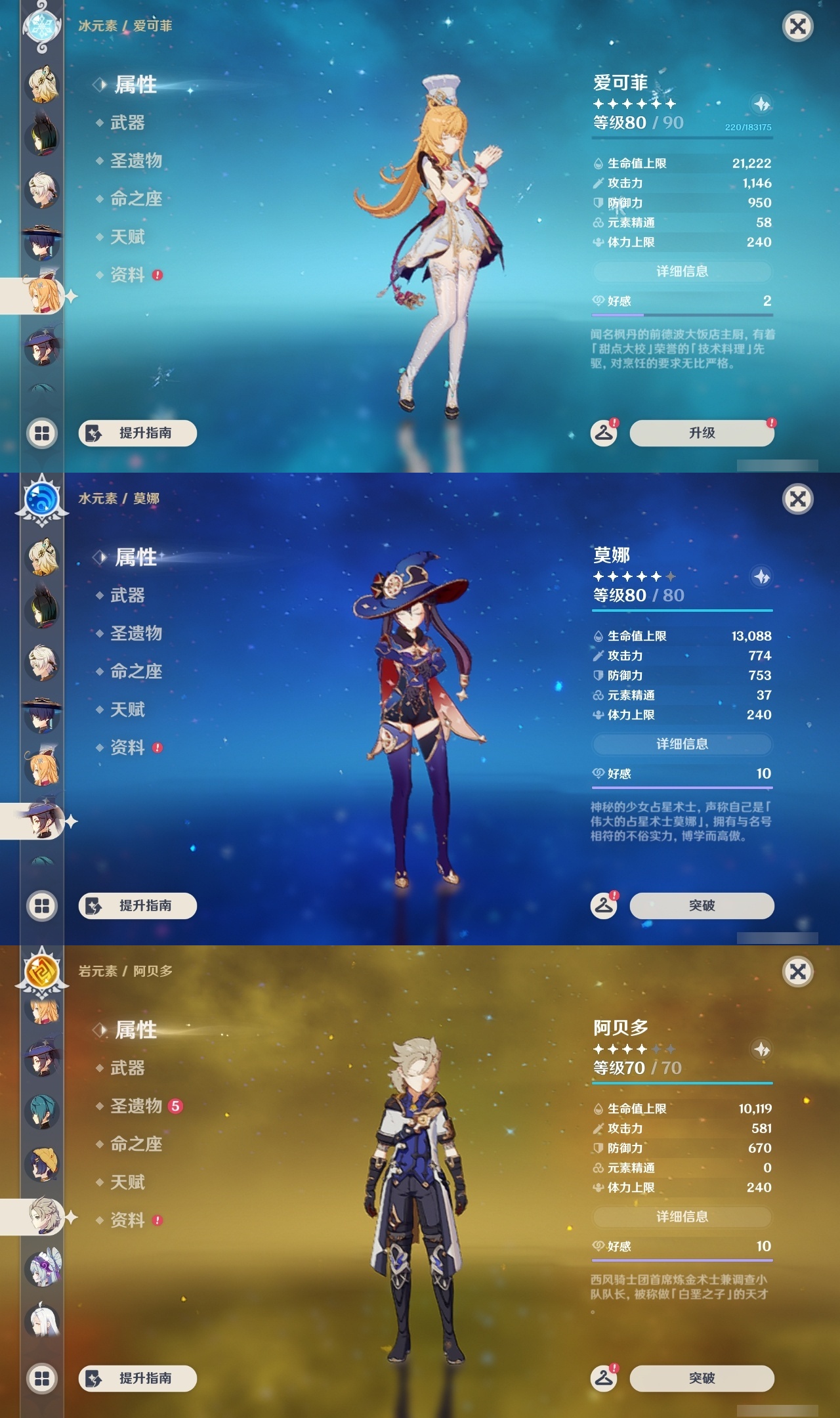Click Mona's outfit sparkle icon

(761, 576)
